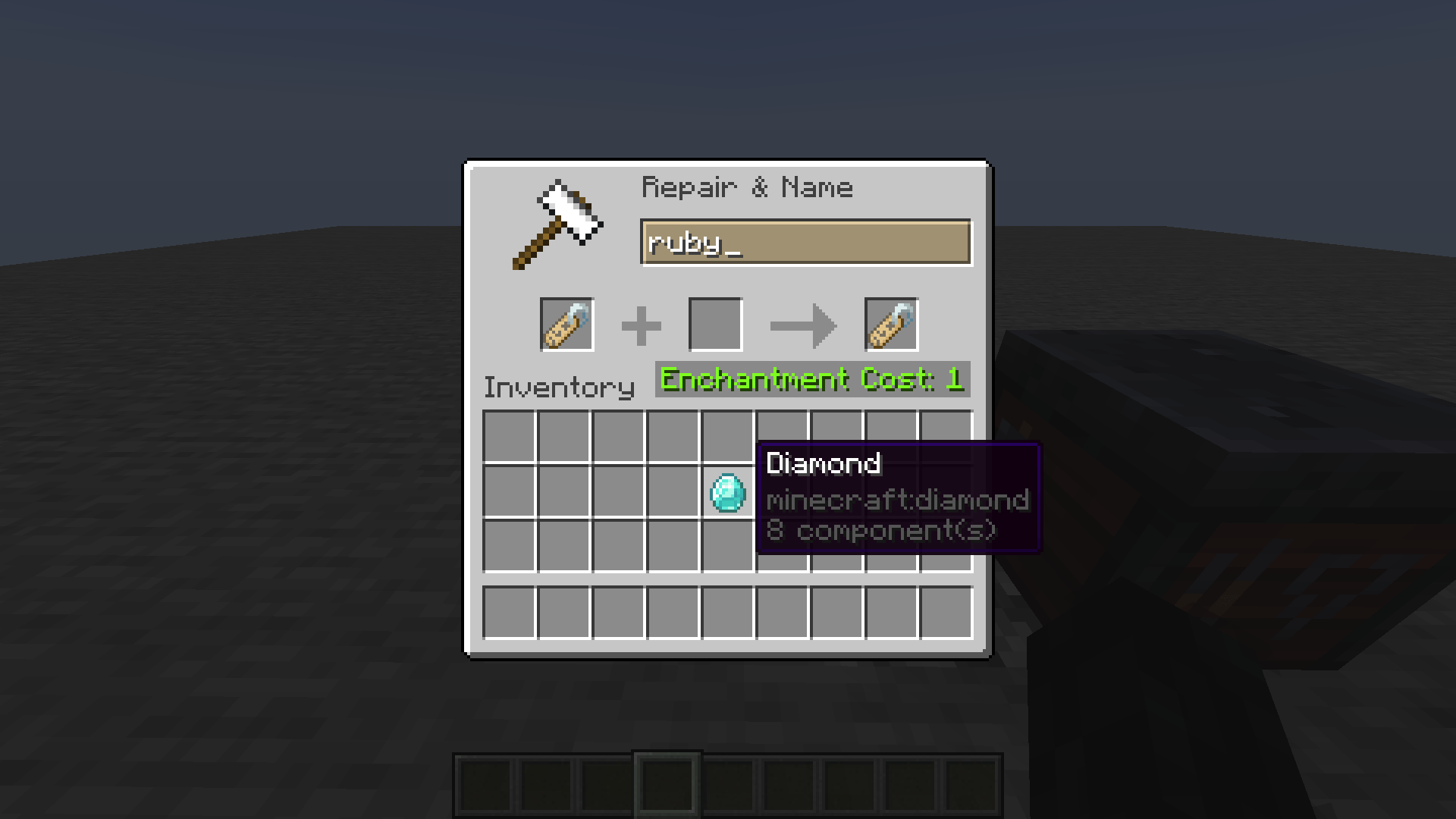
Task: Click the last hotbar slot on the right
Action: 973,785
